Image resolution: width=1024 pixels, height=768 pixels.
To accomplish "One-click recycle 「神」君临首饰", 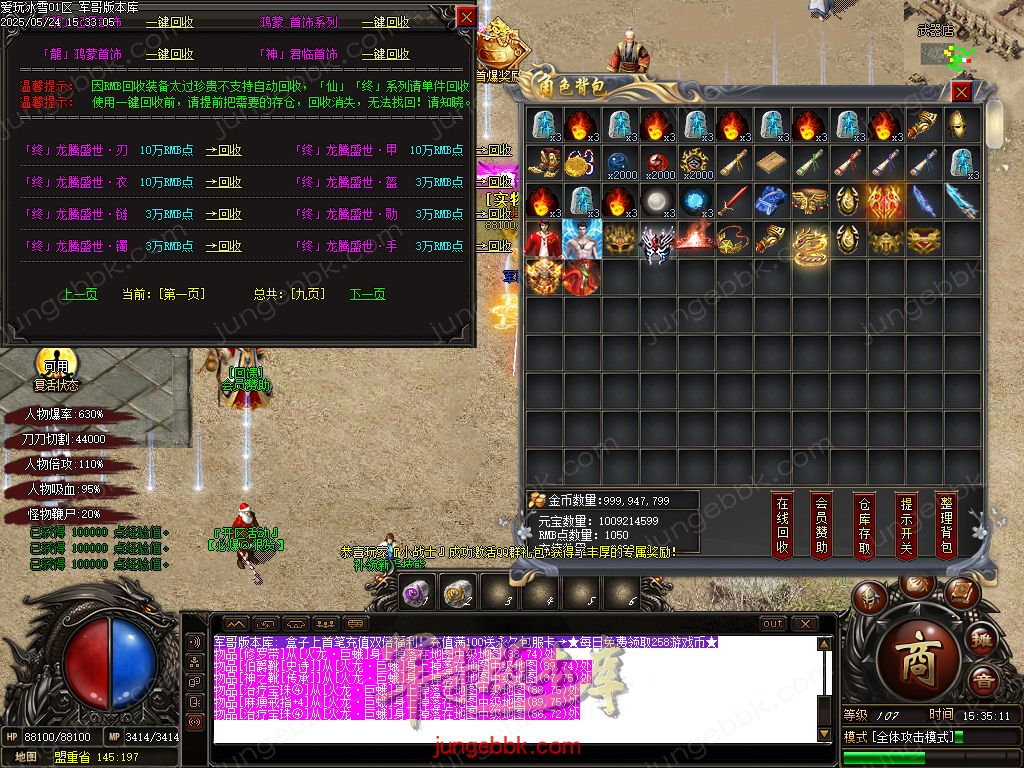I will pyautogui.click(x=385, y=54).
